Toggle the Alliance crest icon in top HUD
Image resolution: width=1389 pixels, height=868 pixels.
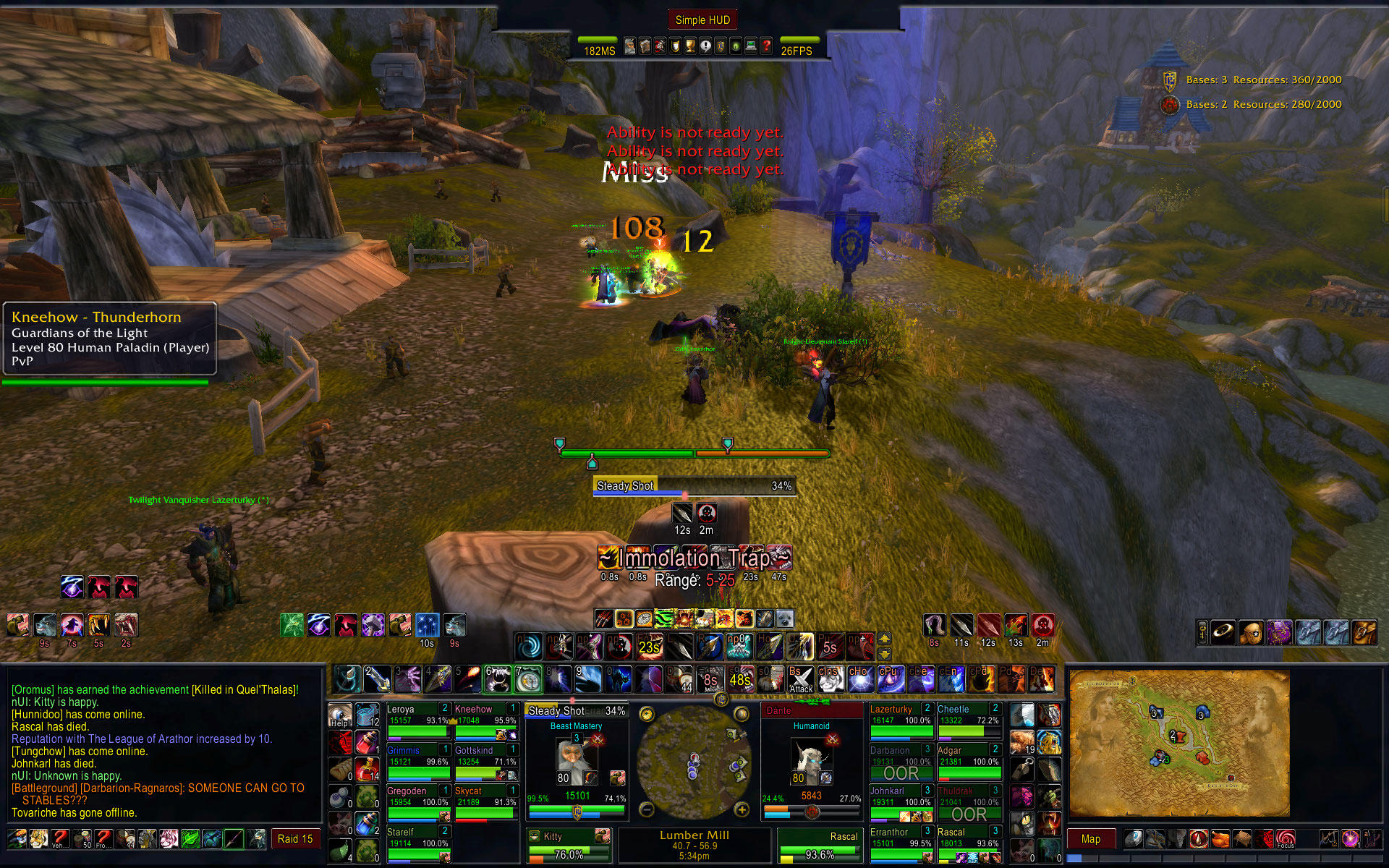tap(721, 46)
